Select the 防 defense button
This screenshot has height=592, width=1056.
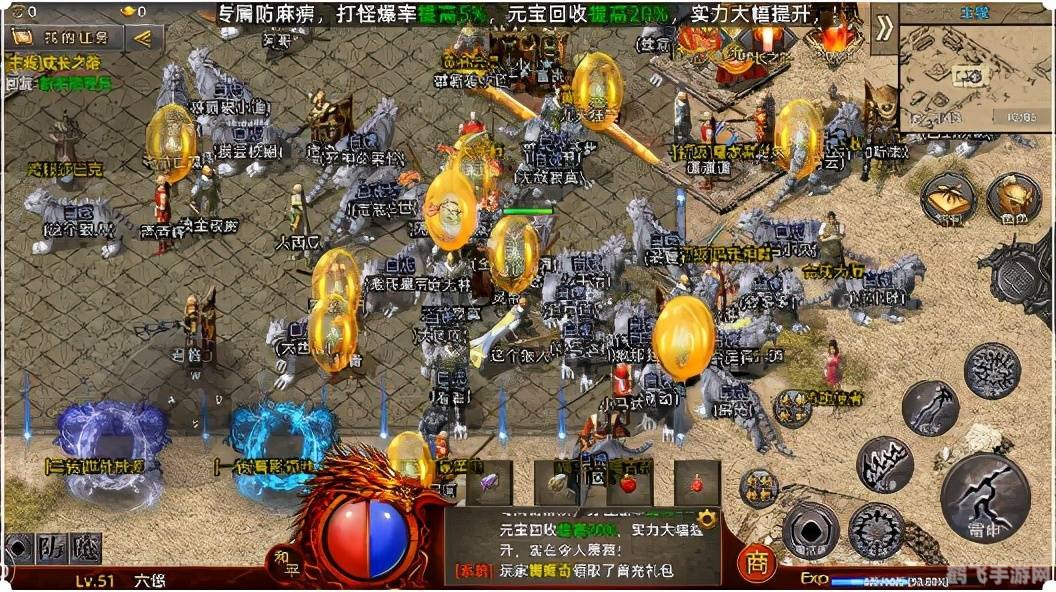(49, 547)
